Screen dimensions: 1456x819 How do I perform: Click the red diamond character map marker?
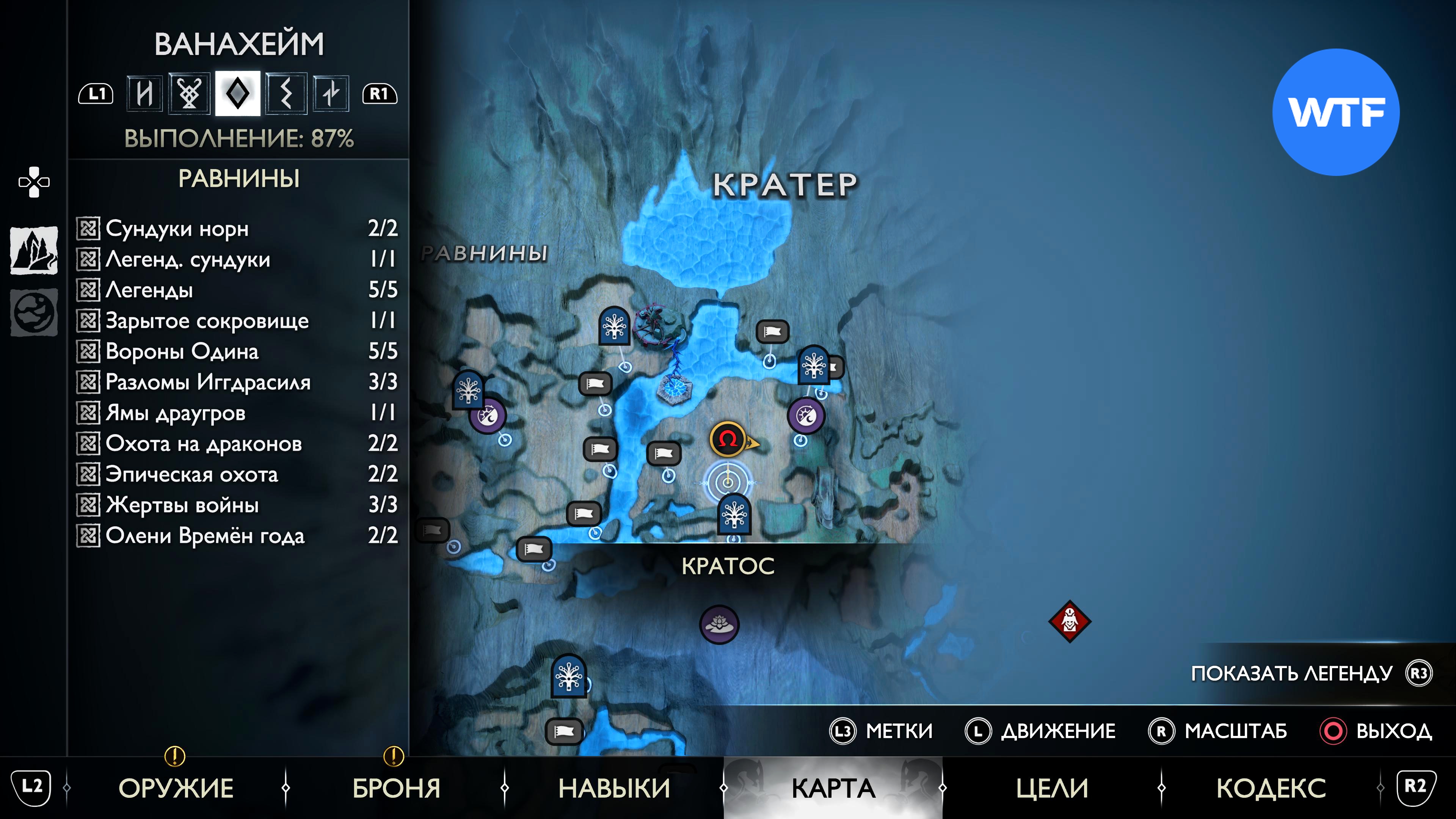1069,621
